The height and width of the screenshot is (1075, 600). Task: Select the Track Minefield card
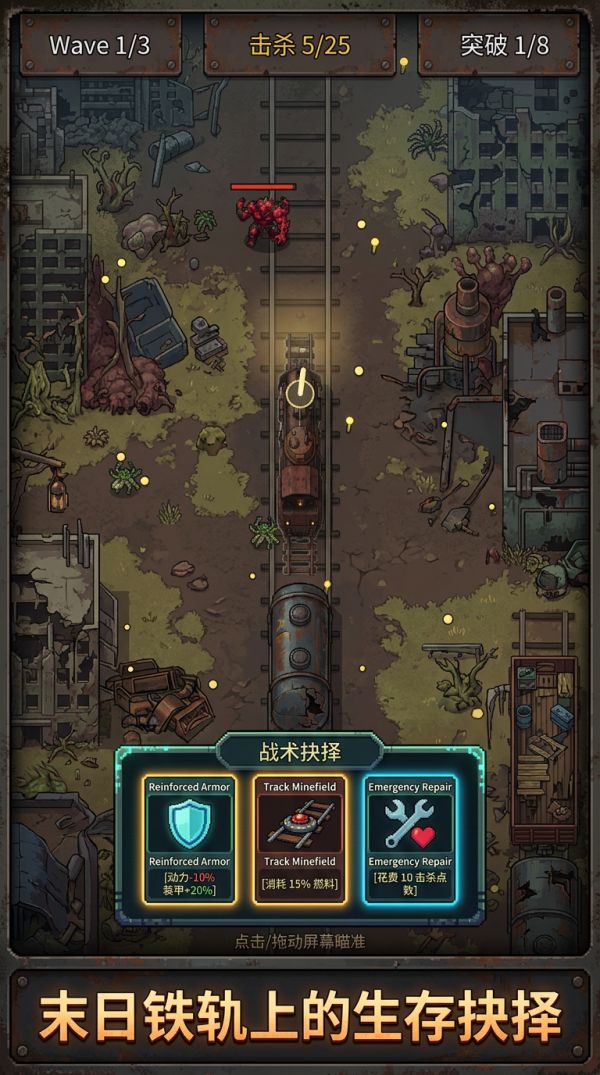[x=300, y=838]
